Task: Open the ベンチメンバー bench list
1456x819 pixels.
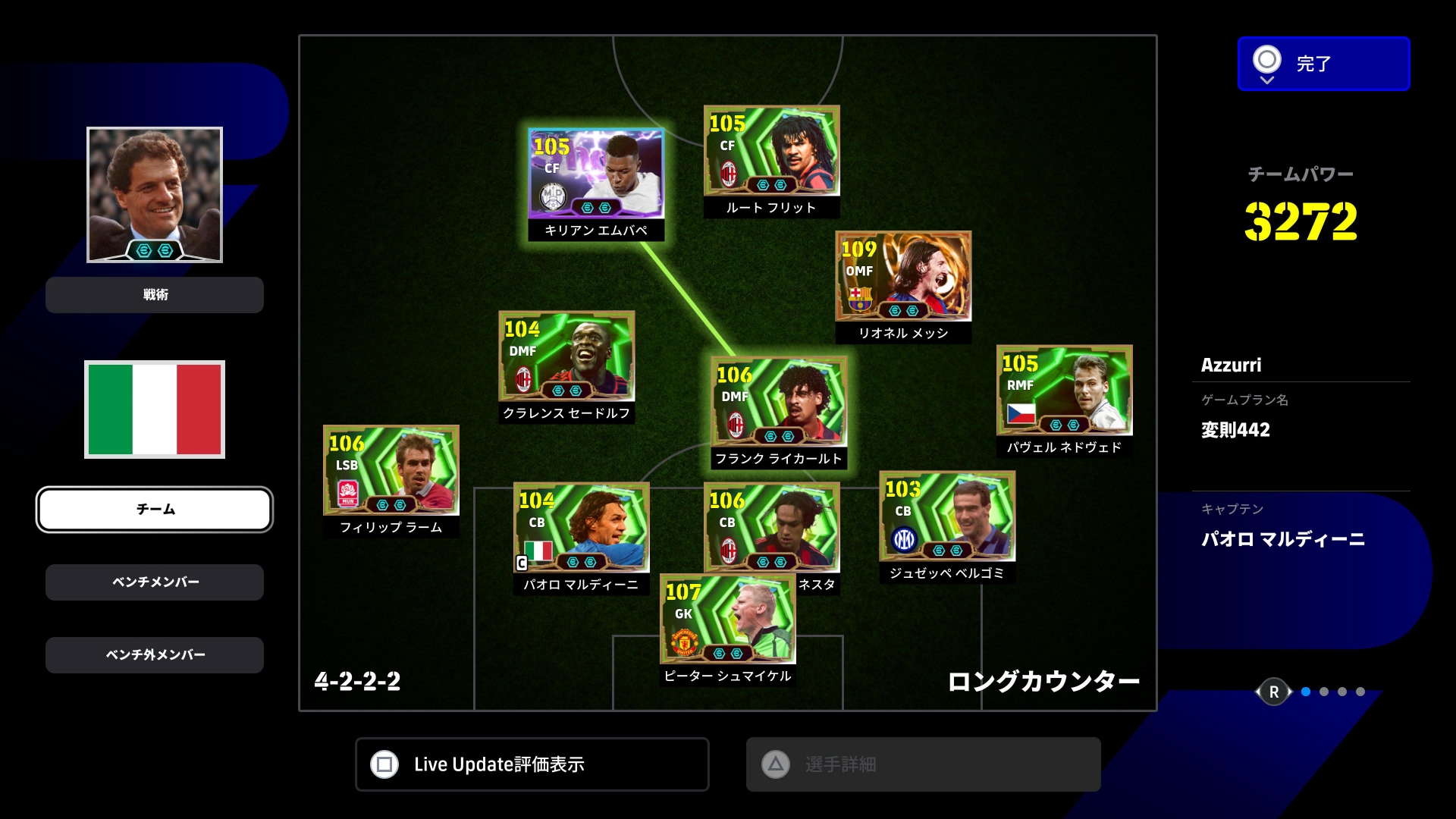Action: [155, 582]
